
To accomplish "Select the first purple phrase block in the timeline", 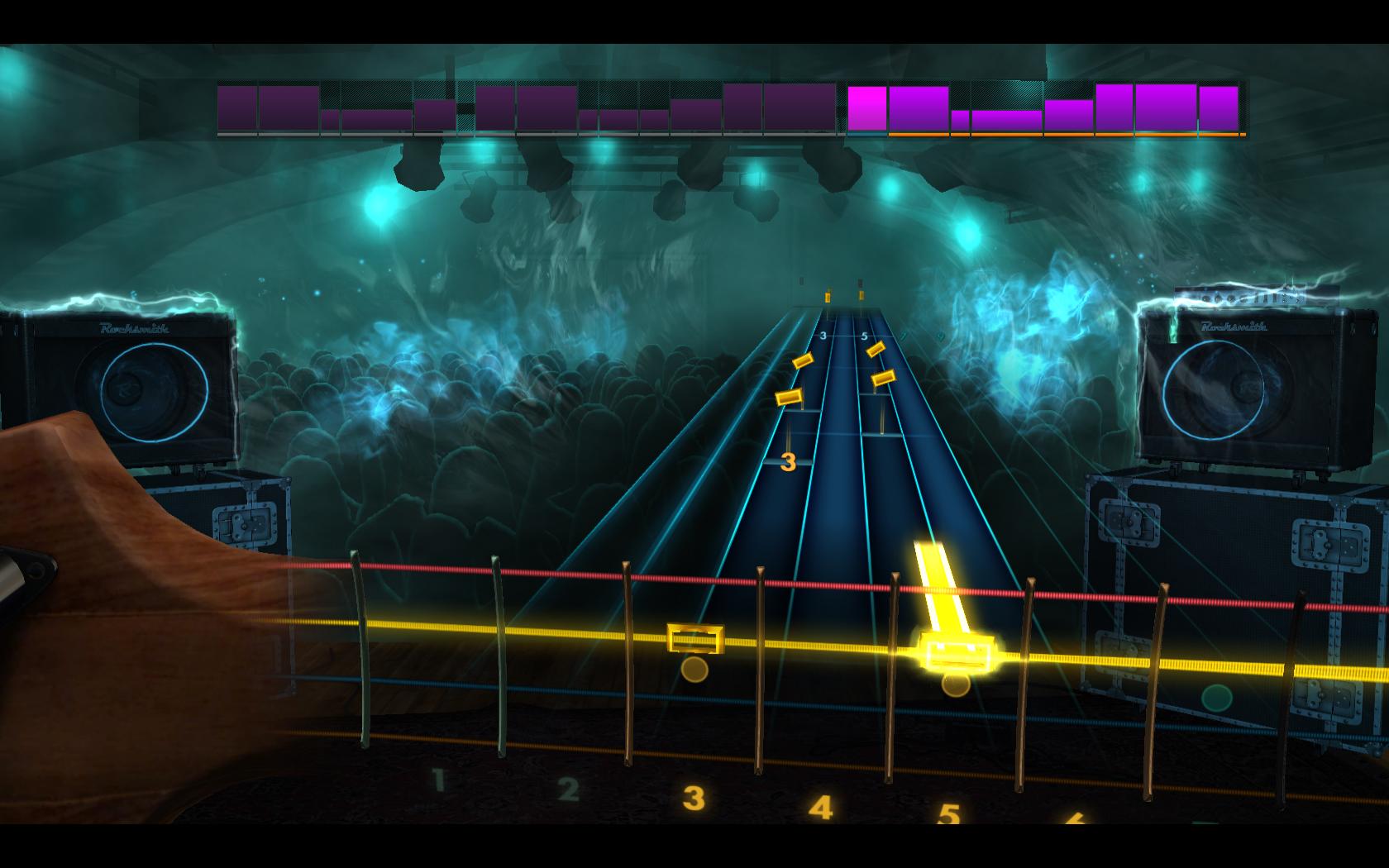I will pos(234,106).
